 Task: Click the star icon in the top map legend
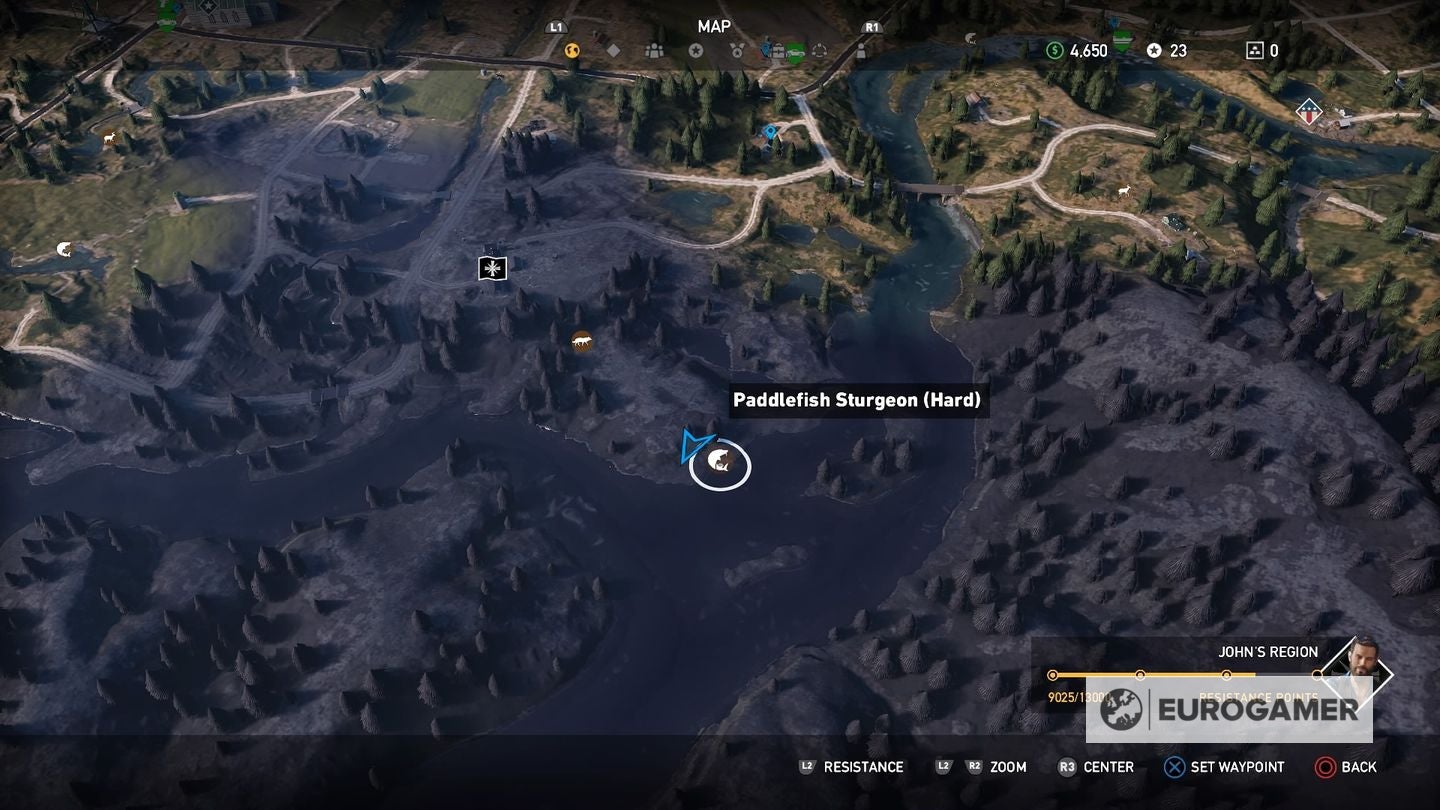(697, 49)
